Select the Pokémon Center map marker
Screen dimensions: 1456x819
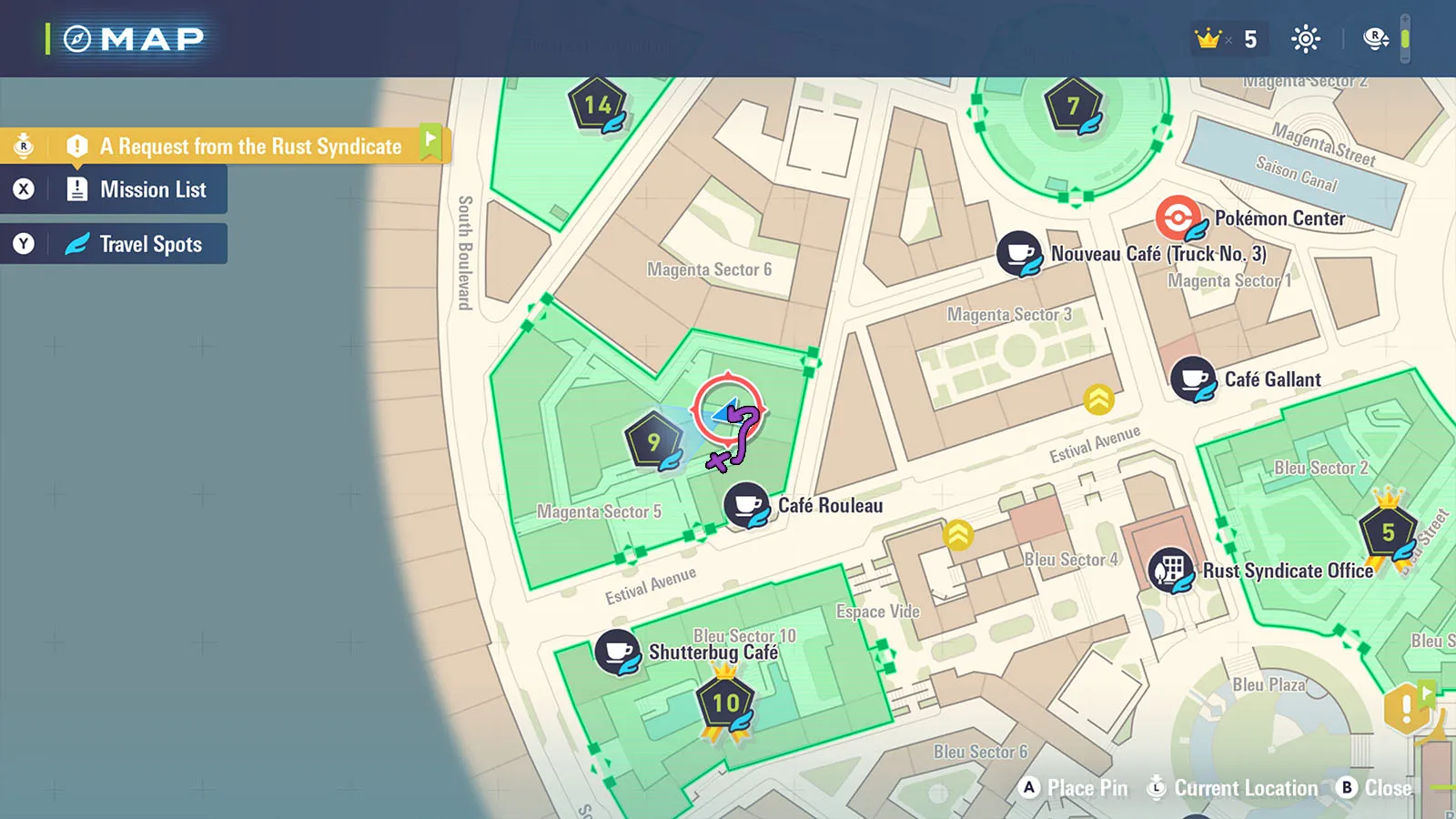[x=1179, y=217]
